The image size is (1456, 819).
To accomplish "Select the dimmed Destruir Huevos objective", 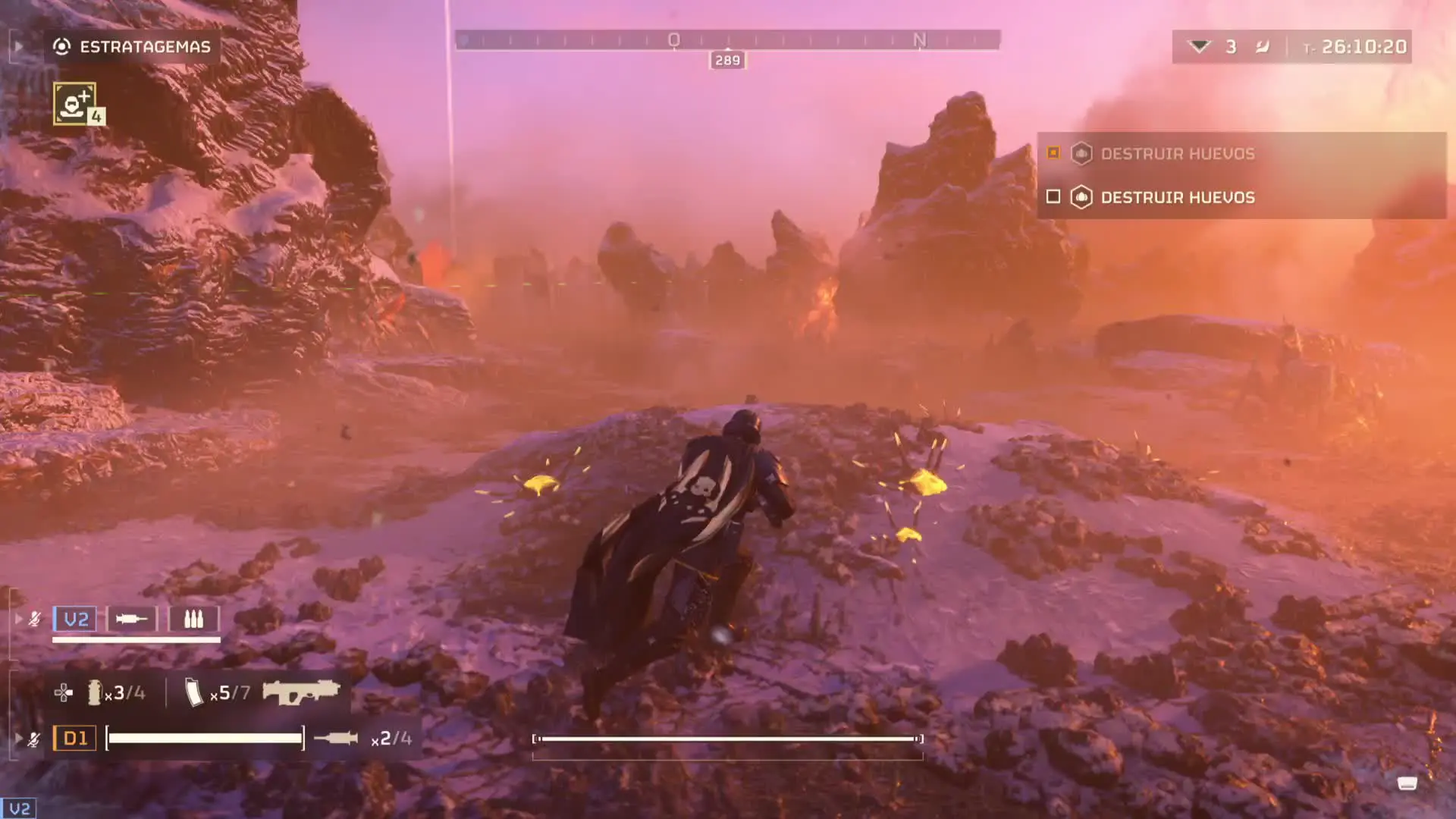I will point(1177,154).
